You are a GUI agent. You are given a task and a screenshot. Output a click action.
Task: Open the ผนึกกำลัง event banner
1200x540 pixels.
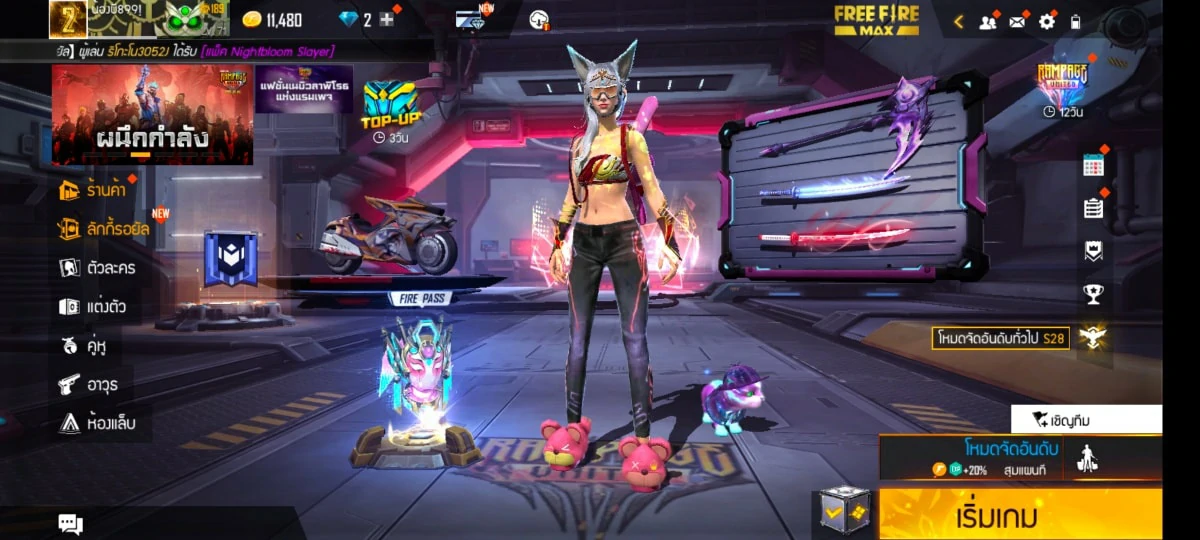(x=152, y=114)
